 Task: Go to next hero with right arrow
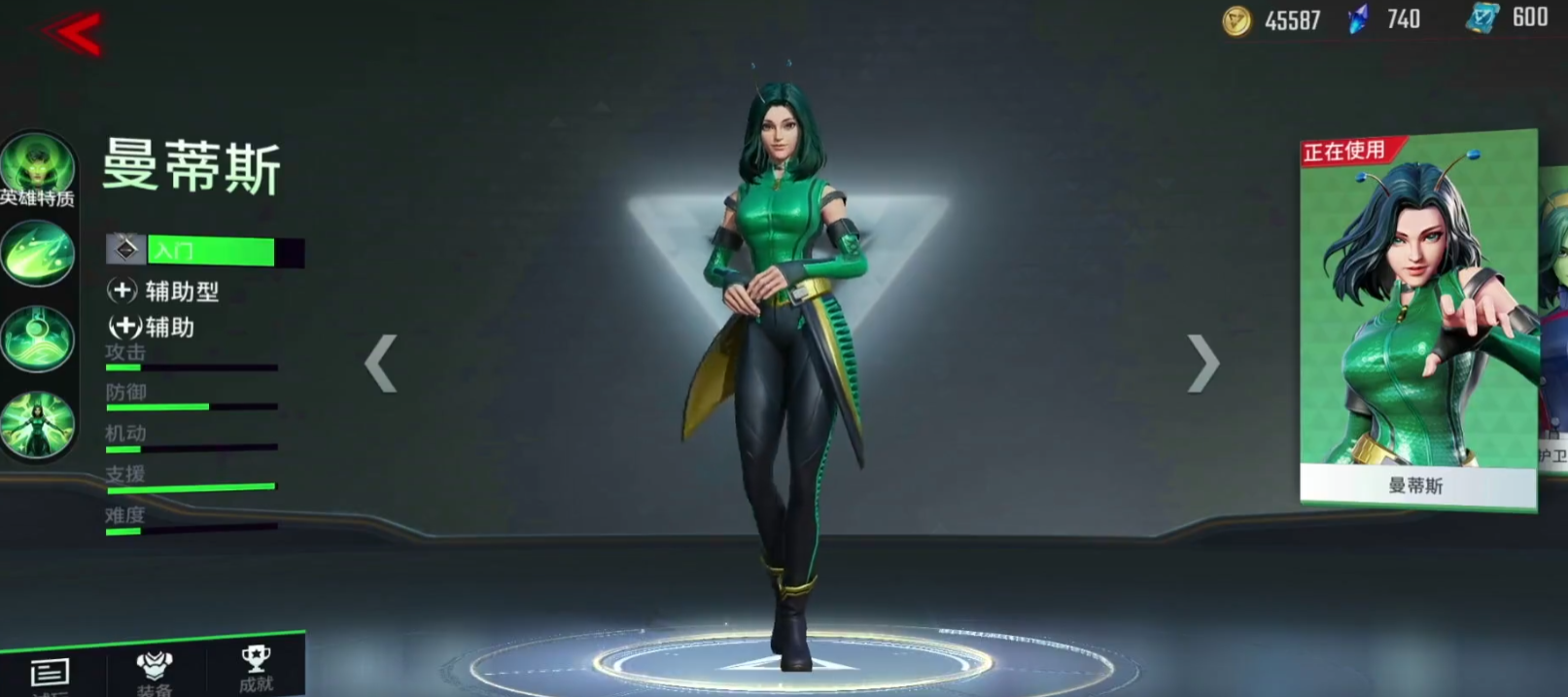coord(1202,363)
